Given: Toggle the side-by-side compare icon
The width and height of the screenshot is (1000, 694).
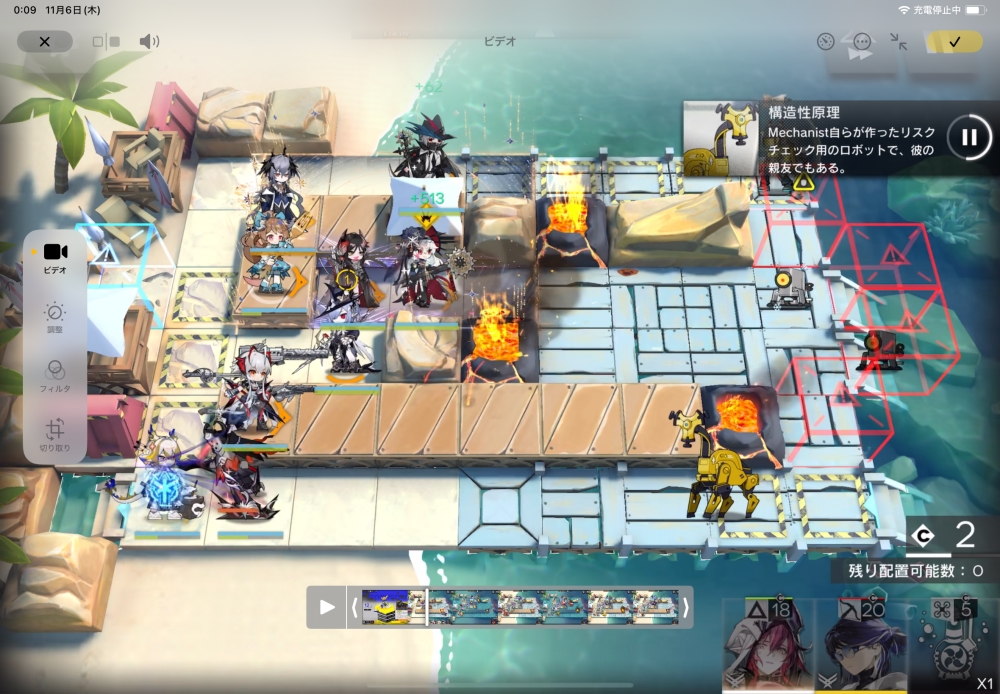Looking at the screenshot, I should coord(105,42).
